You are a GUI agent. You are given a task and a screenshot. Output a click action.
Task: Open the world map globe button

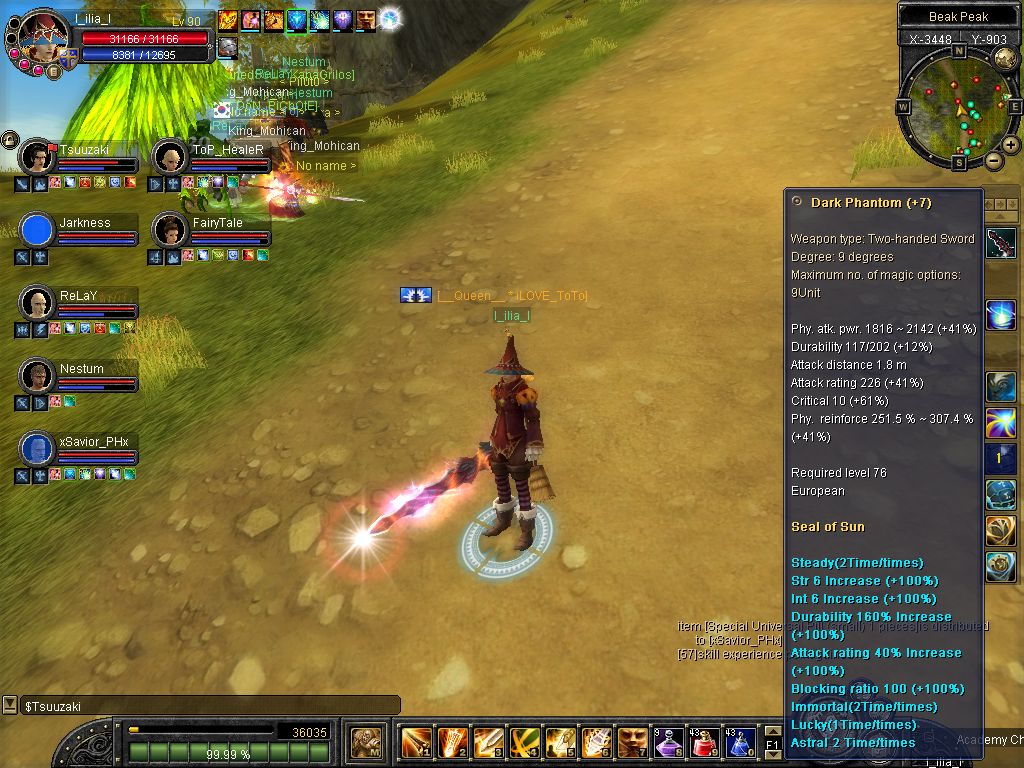point(1005,57)
